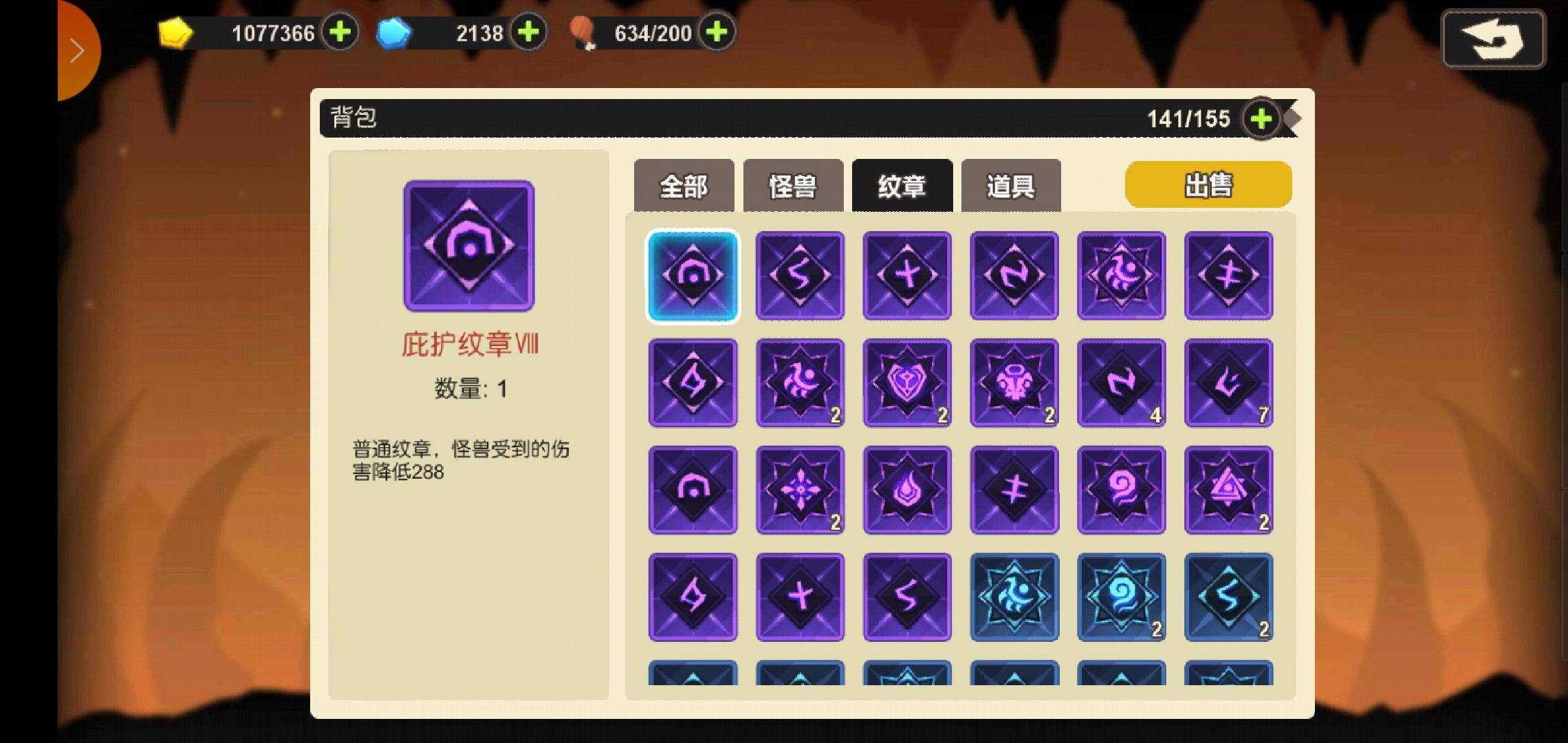Tap the gold coin currency icon
This screenshot has height=743, width=1568.
pos(175,32)
